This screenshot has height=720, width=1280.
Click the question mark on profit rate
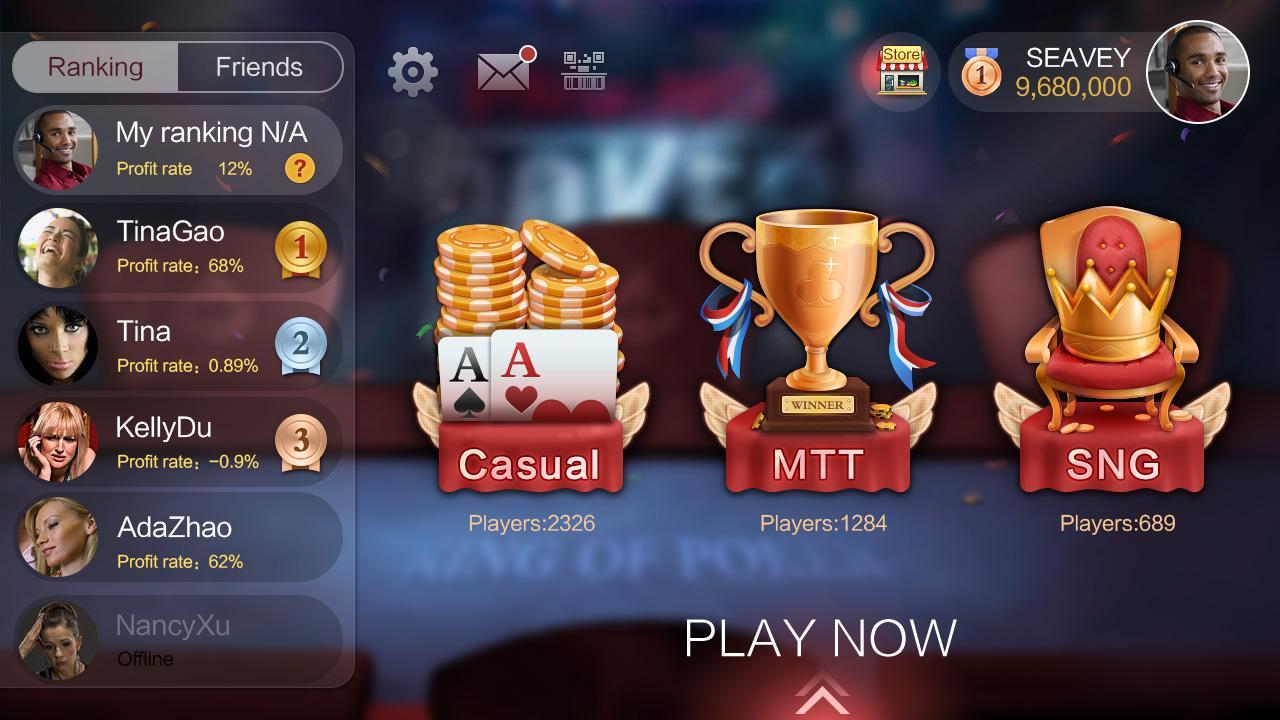point(298,168)
